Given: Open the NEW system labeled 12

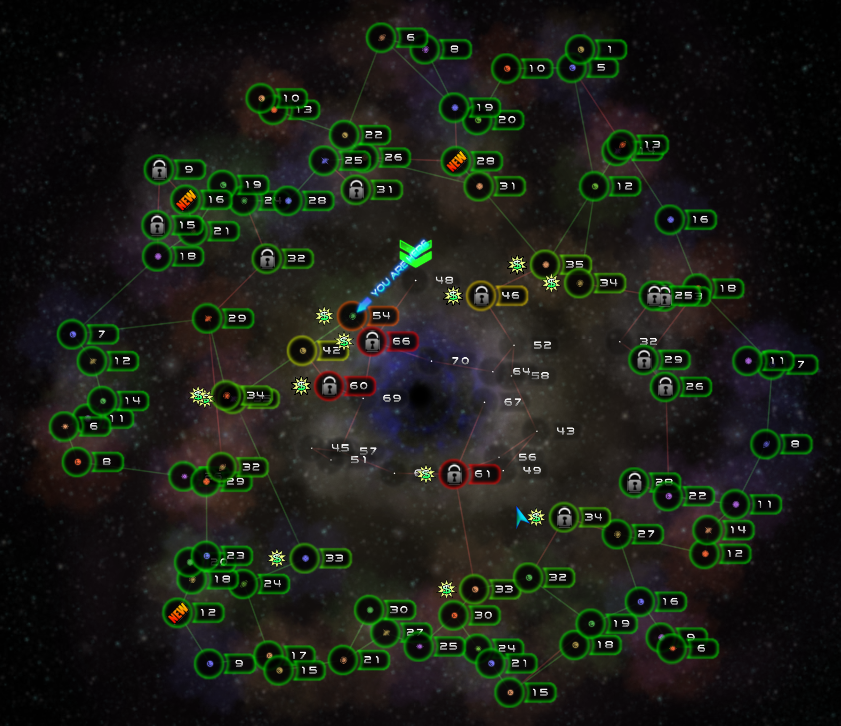Looking at the screenshot, I should [x=178, y=612].
